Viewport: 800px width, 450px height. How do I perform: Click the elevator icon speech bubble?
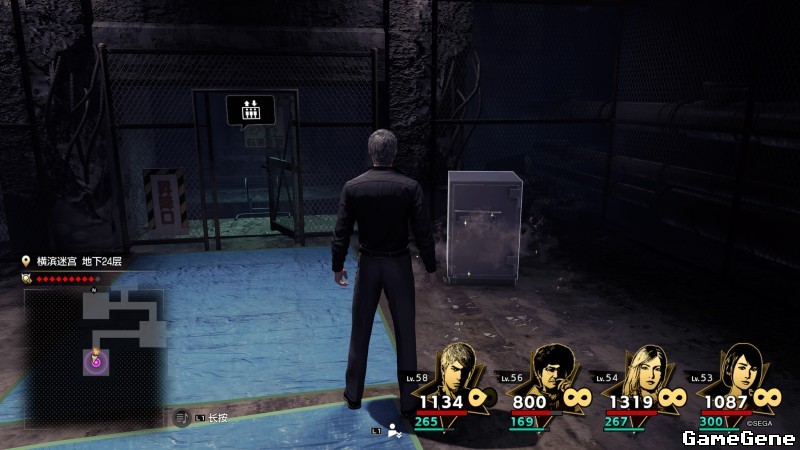250,110
